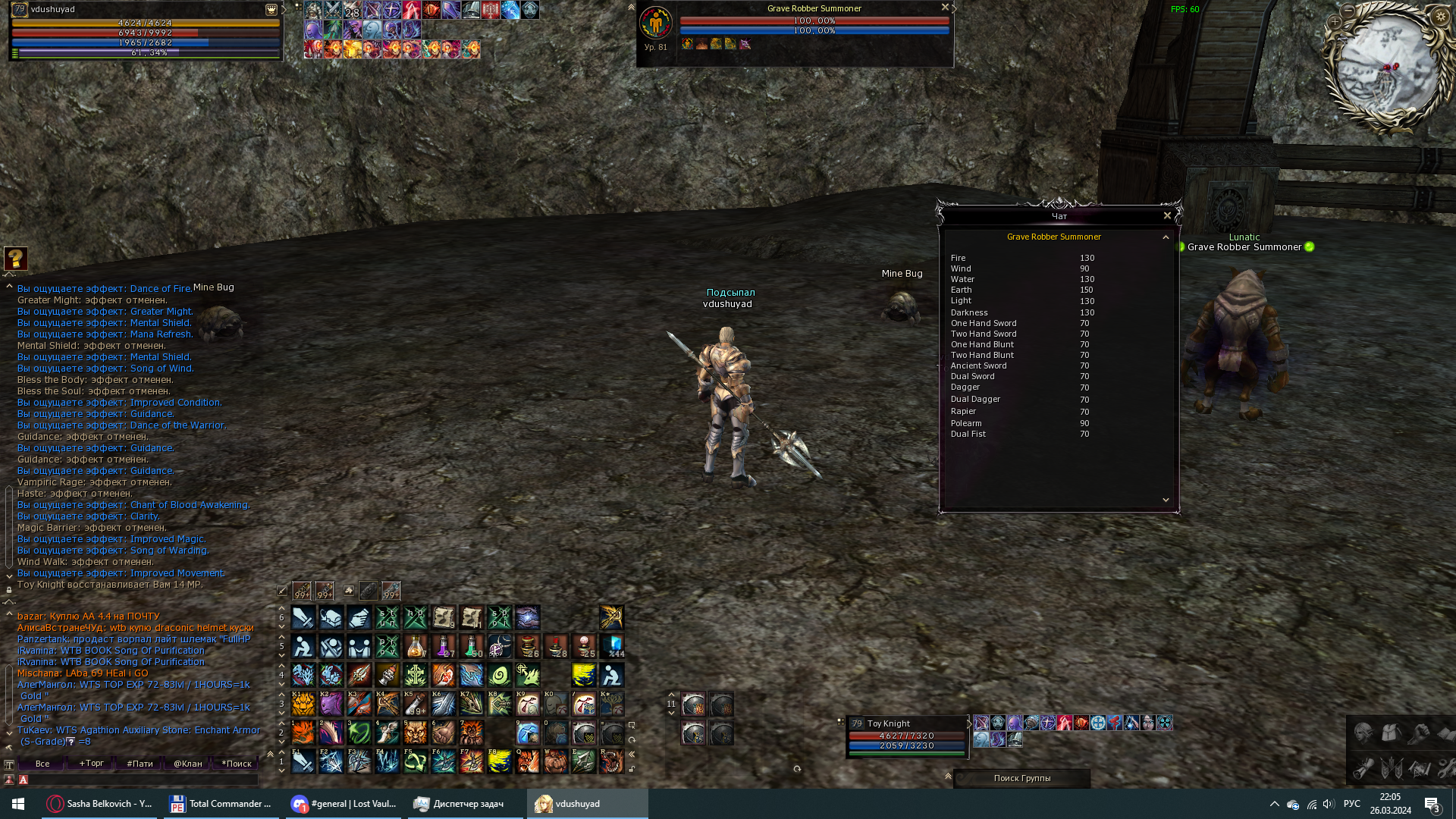The height and width of the screenshot is (819, 1456).
Task: Use the purple potion with 27 count
Action: (x=444, y=646)
